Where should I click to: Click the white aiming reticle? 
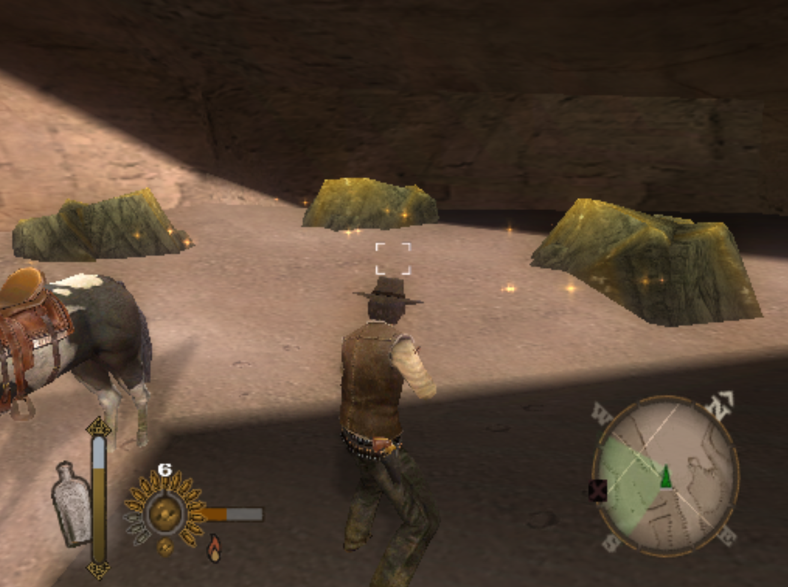[393, 258]
